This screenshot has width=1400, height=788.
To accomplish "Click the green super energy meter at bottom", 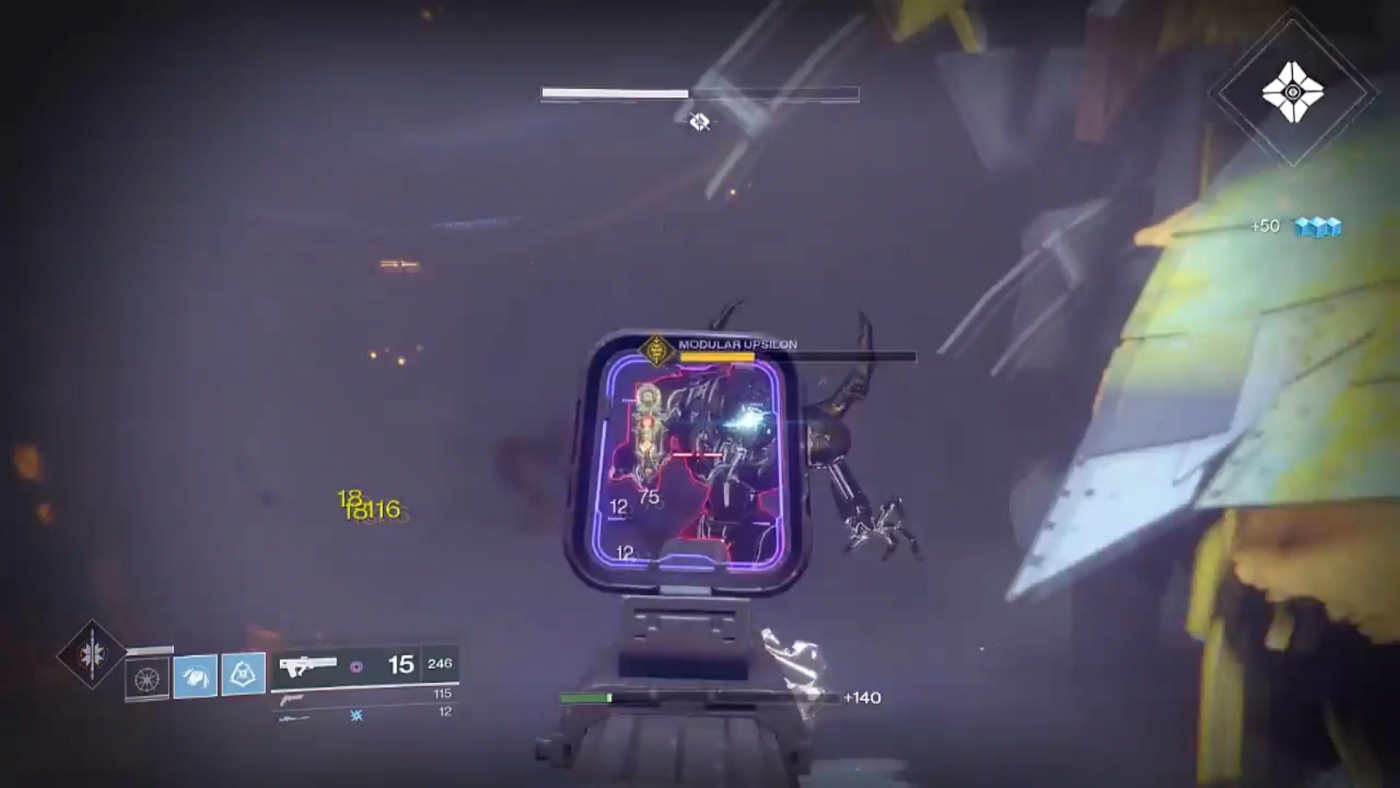I will pyautogui.click(x=585, y=695).
